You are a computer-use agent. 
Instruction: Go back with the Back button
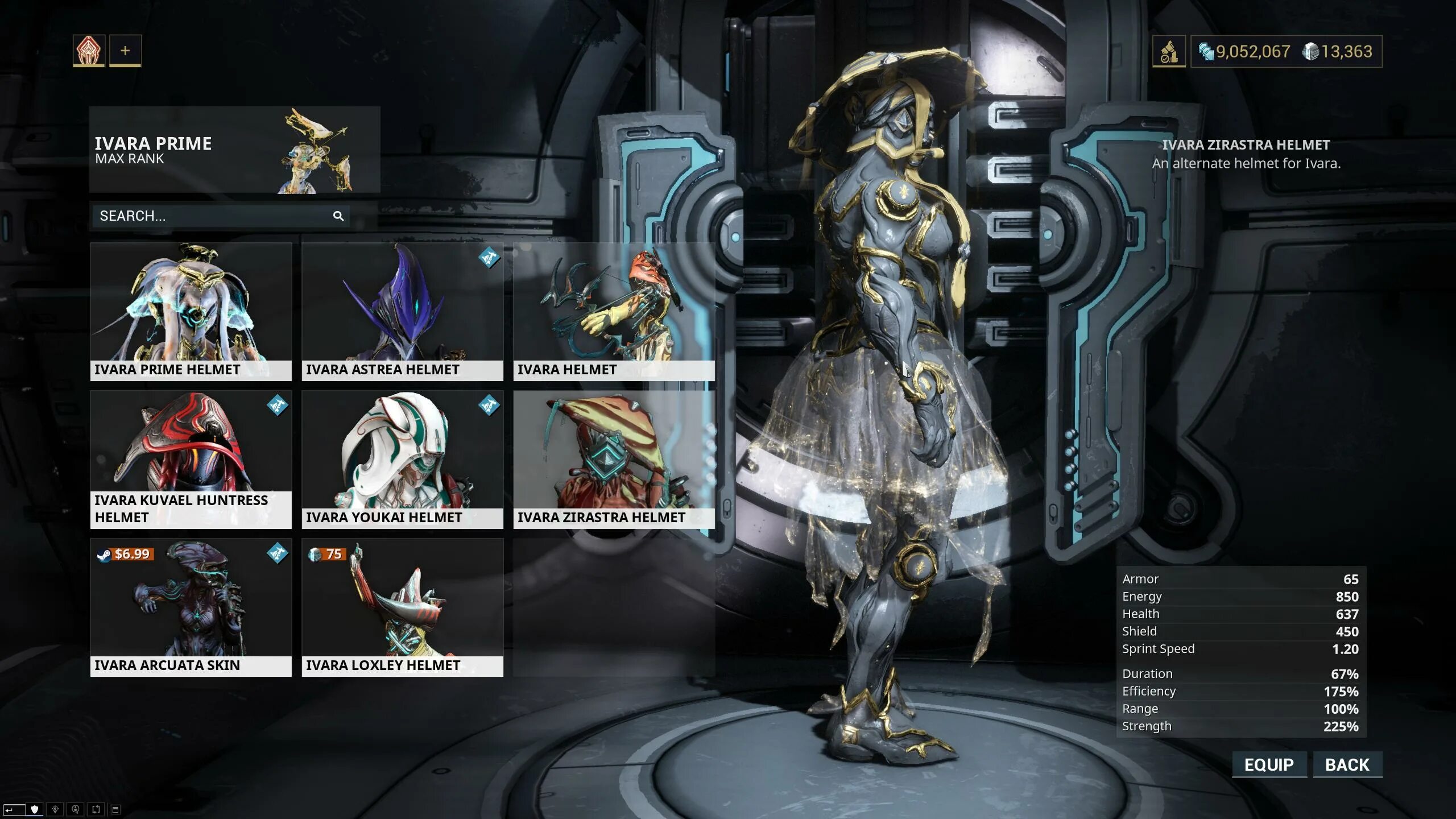1347,764
